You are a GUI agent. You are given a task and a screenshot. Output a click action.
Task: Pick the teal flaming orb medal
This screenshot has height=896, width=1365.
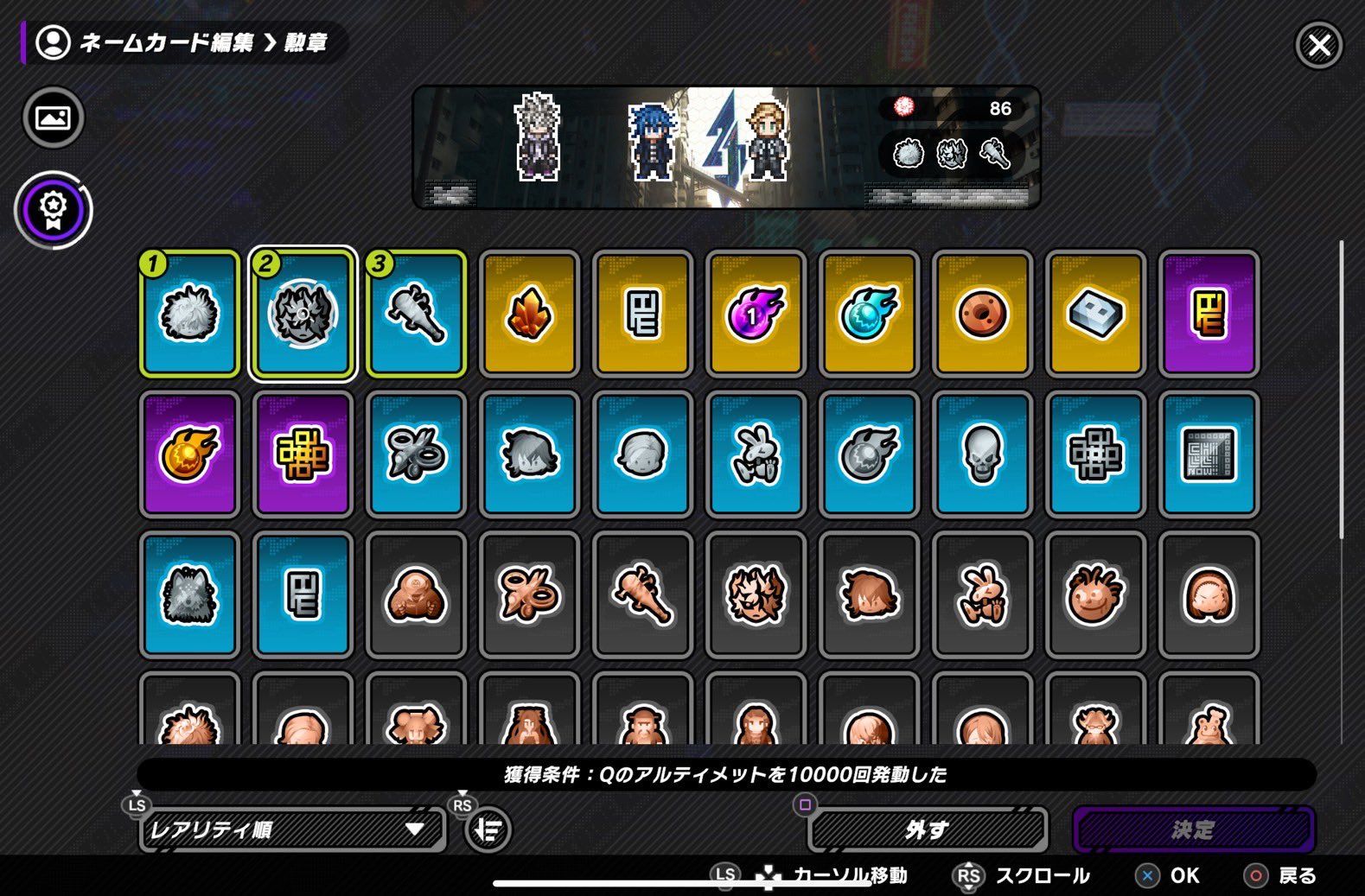tap(869, 314)
